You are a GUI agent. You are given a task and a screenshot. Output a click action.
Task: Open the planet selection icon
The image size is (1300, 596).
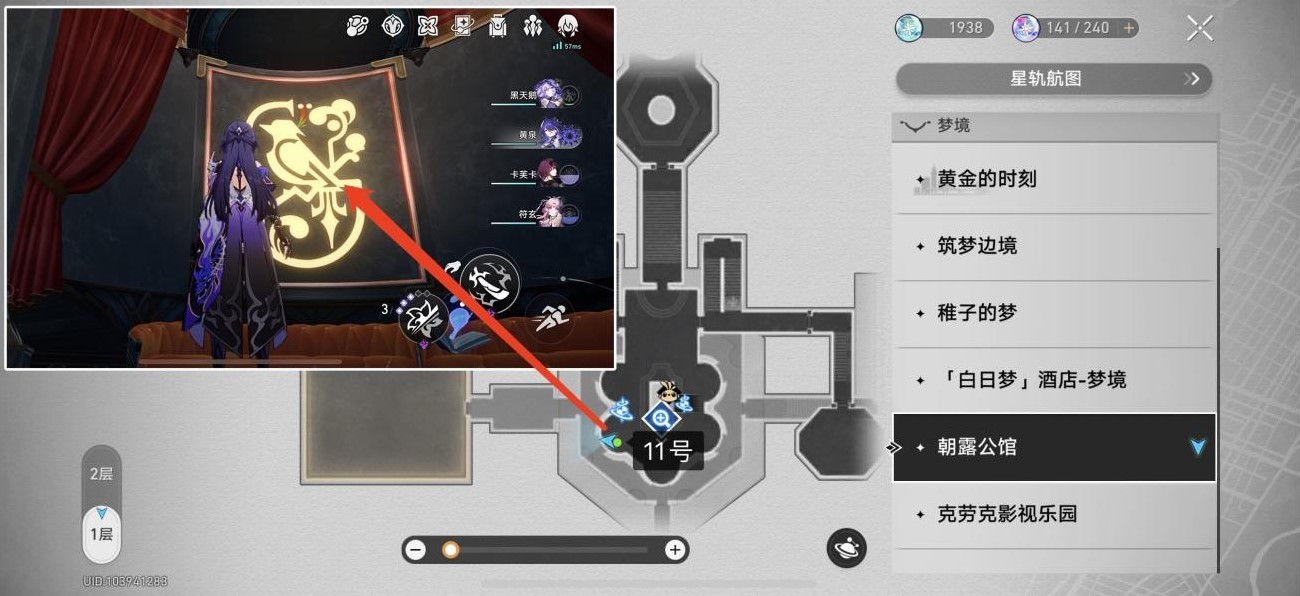(x=846, y=548)
